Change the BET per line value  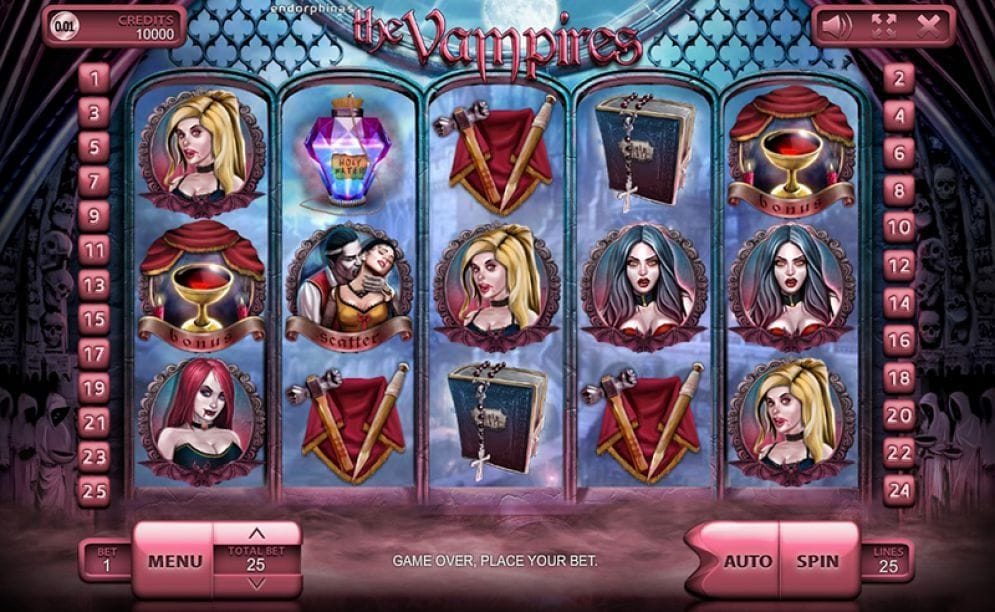click(x=106, y=560)
